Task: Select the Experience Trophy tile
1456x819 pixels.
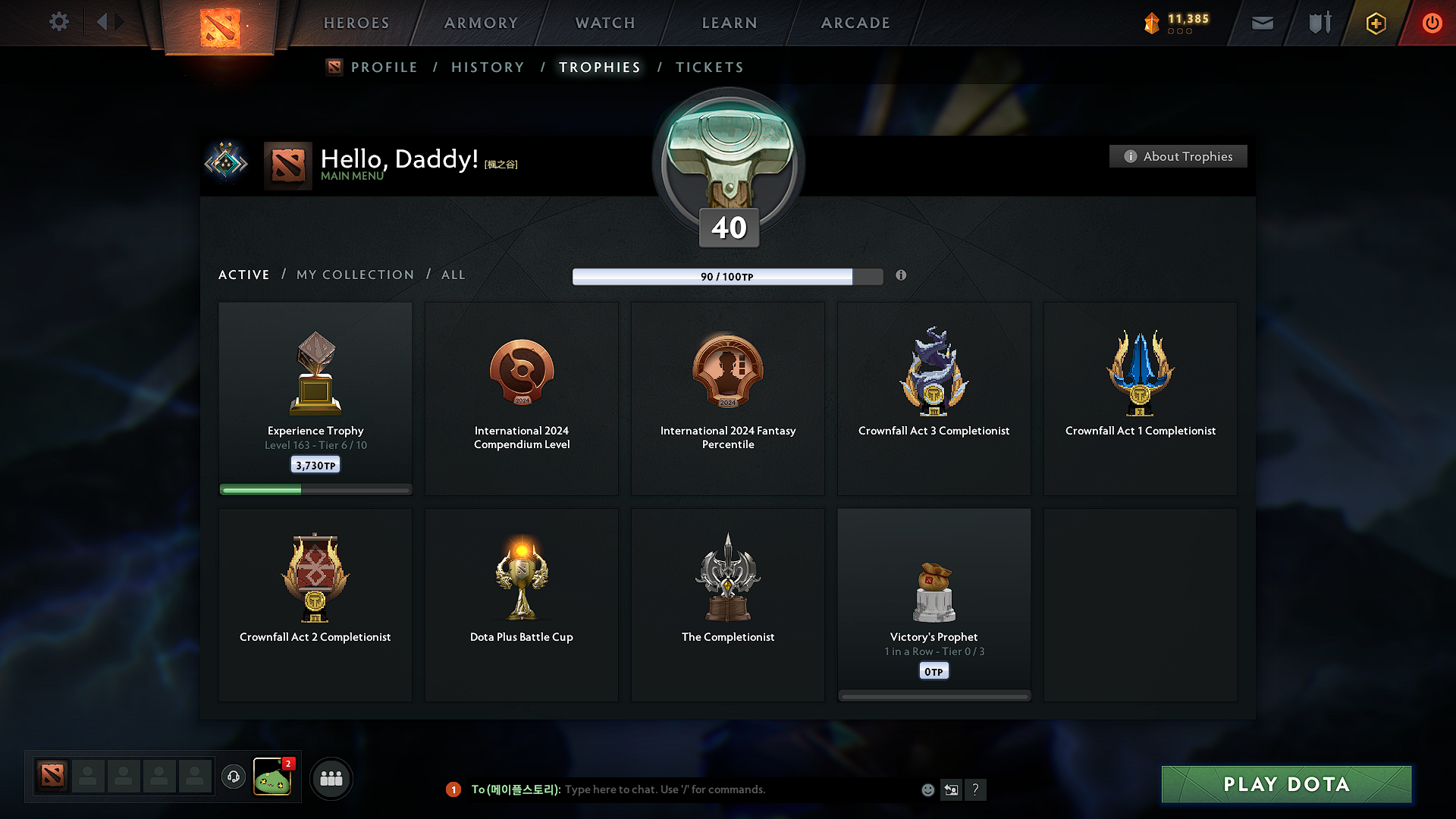Action: pos(315,397)
